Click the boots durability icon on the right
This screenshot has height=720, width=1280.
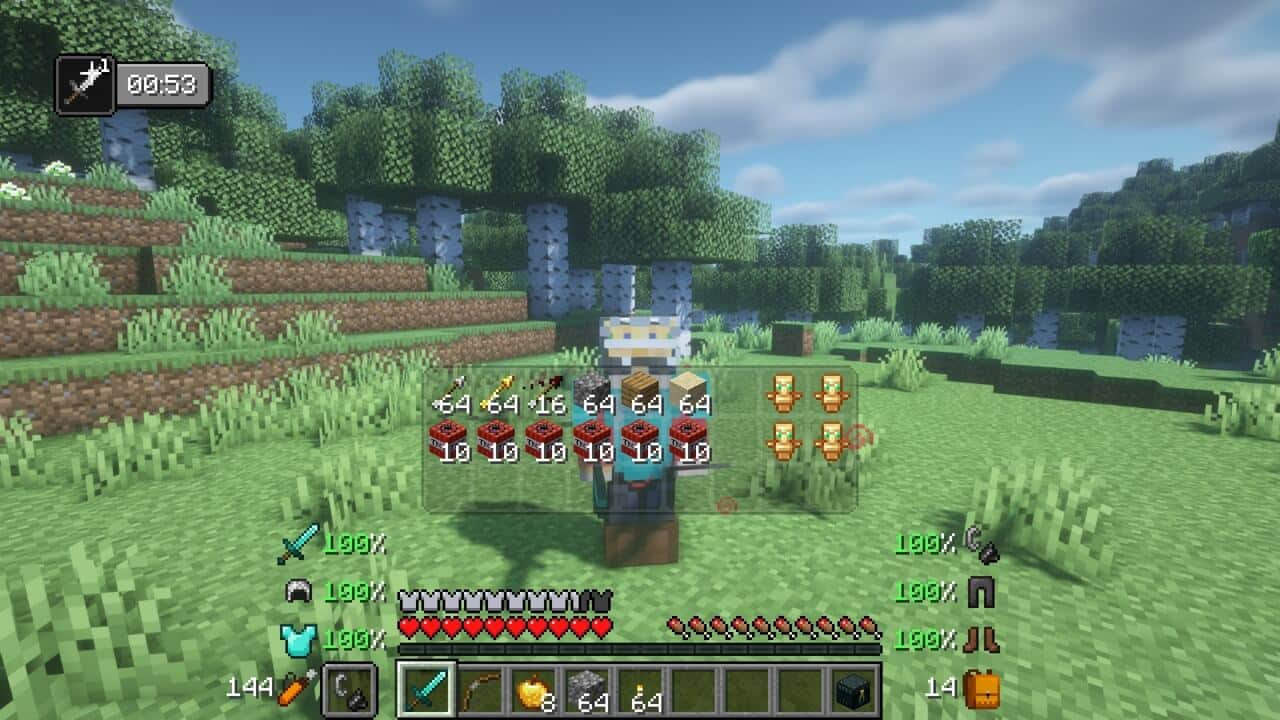click(982, 639)
